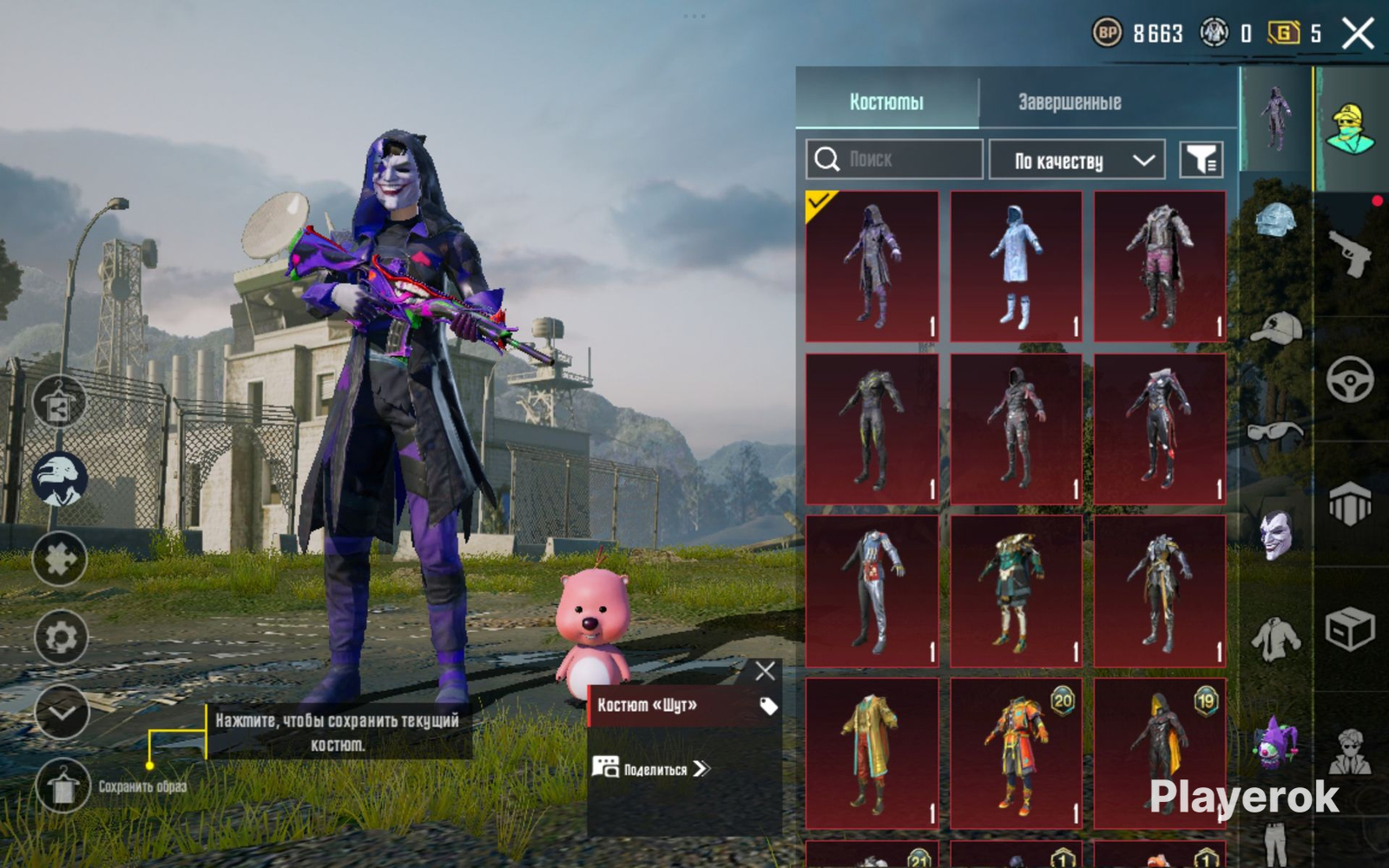Screen dimensions: 1389x868
Task: Switch to the pistol weapons category
Action: tap(1350, 253)
